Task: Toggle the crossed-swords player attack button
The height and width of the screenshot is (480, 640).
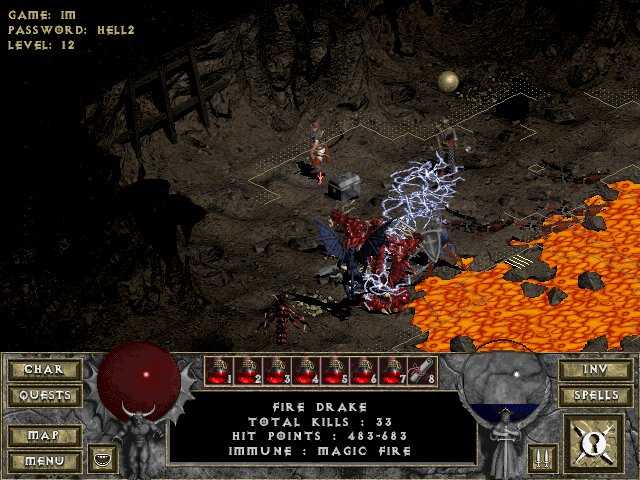Action: (x=543, y=459)
